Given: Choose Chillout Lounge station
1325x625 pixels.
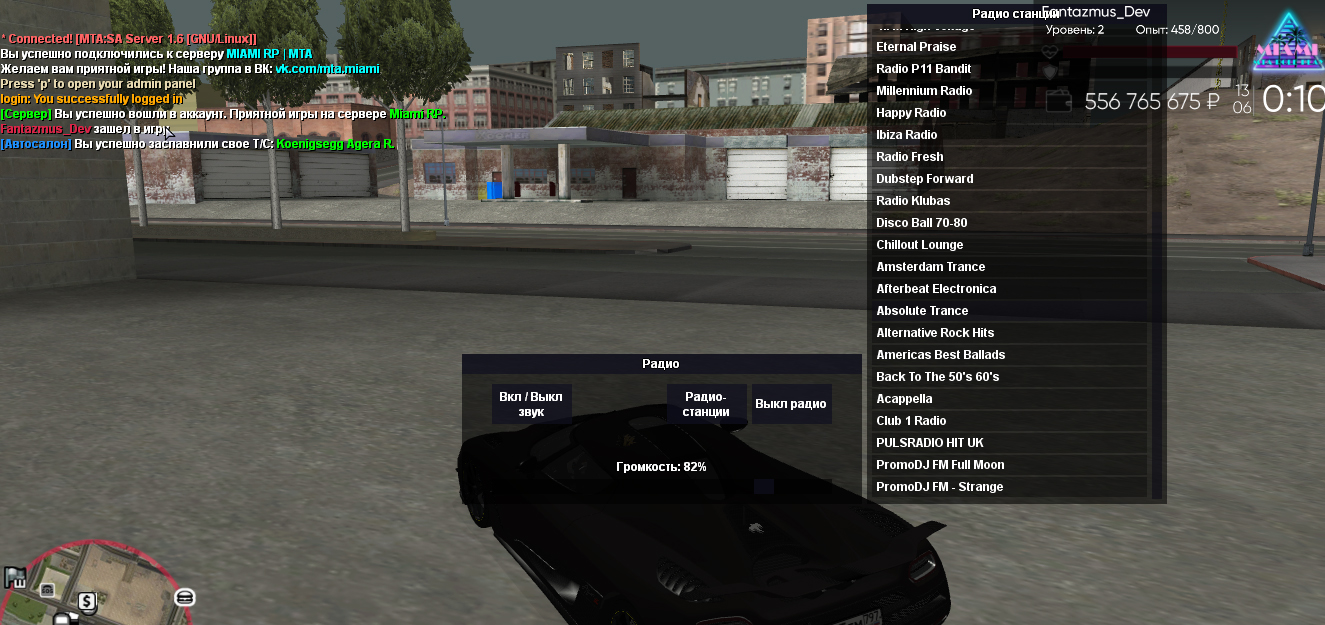Looking at the screenshot, I should coord(1010,245).
